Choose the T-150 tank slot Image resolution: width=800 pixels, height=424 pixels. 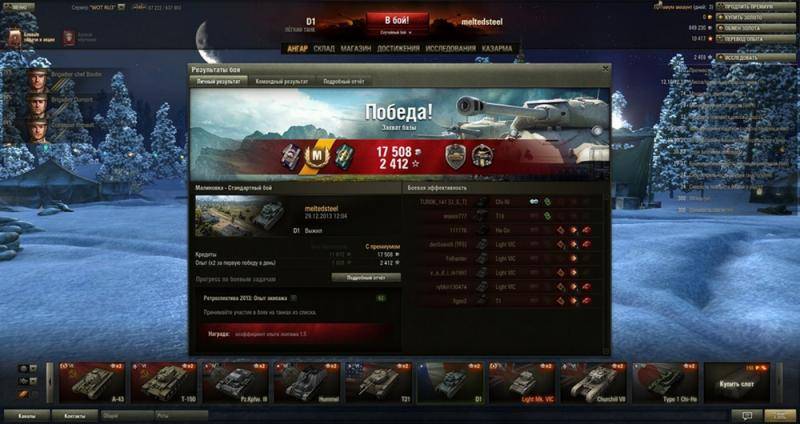pos(164,382)
